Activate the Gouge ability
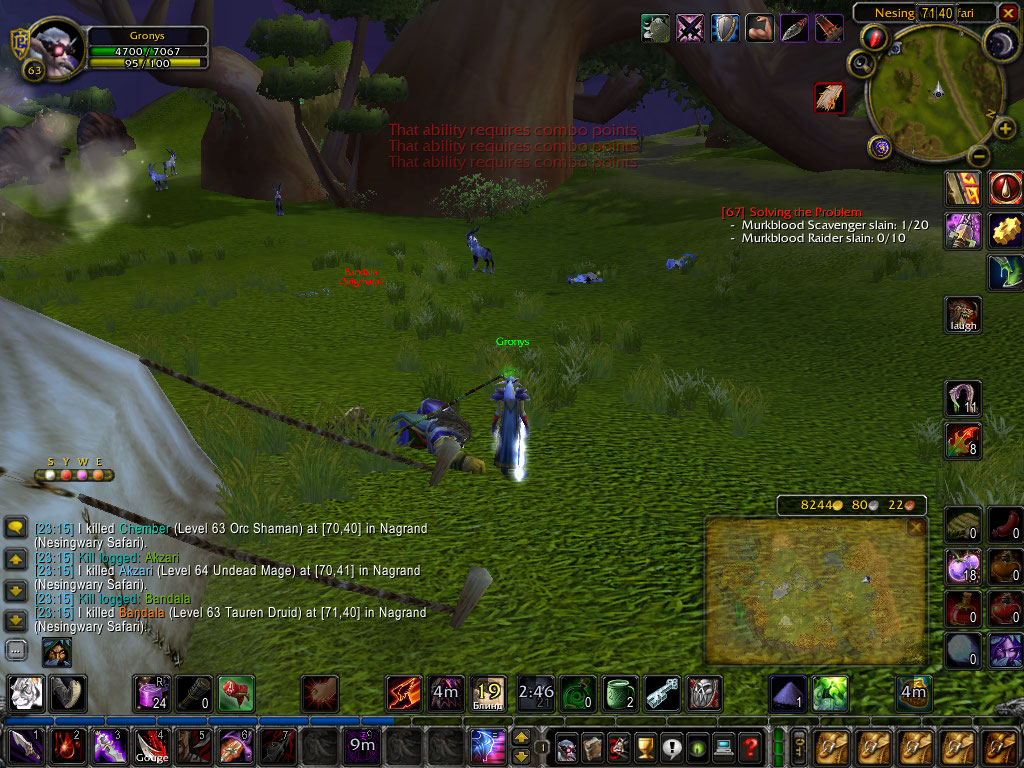 152,747
